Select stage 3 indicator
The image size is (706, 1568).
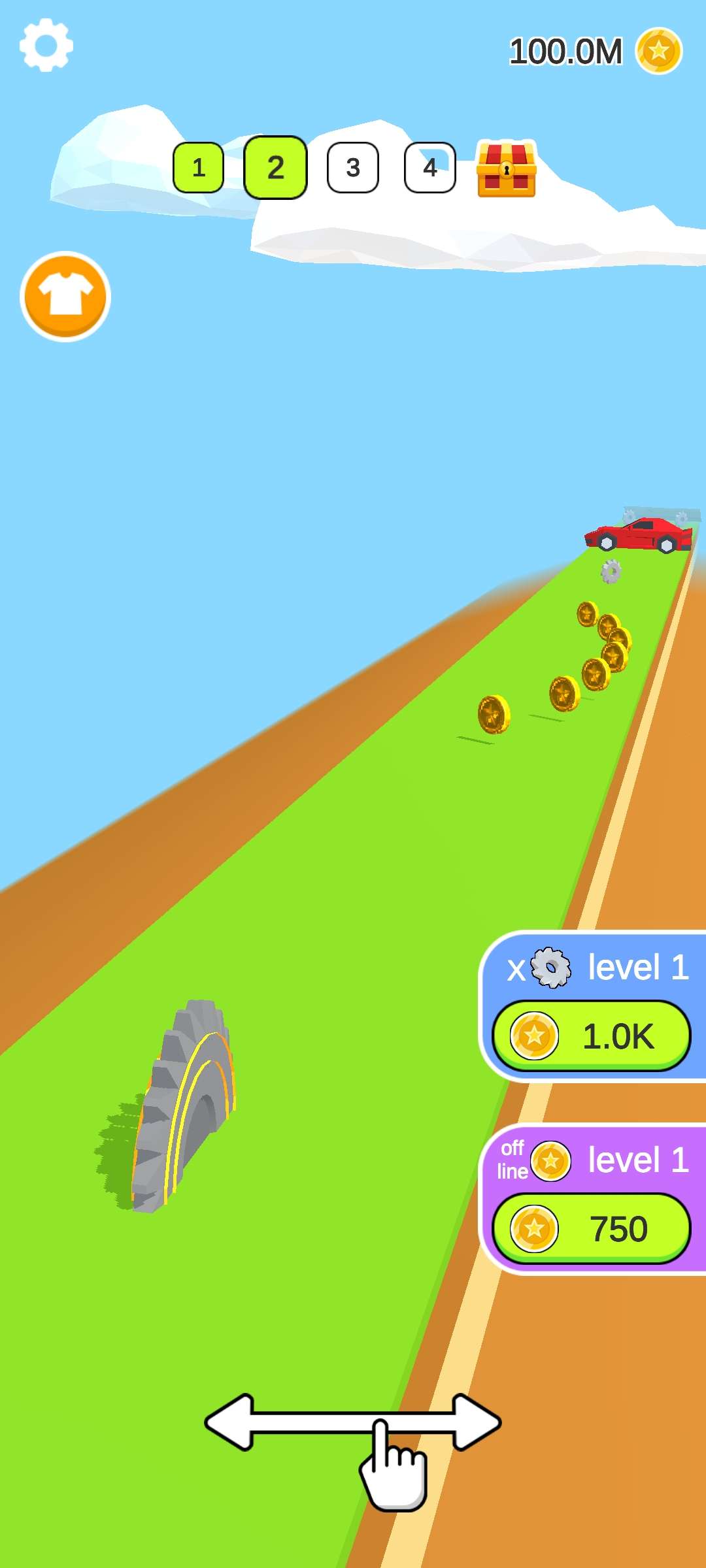point(353,168)
